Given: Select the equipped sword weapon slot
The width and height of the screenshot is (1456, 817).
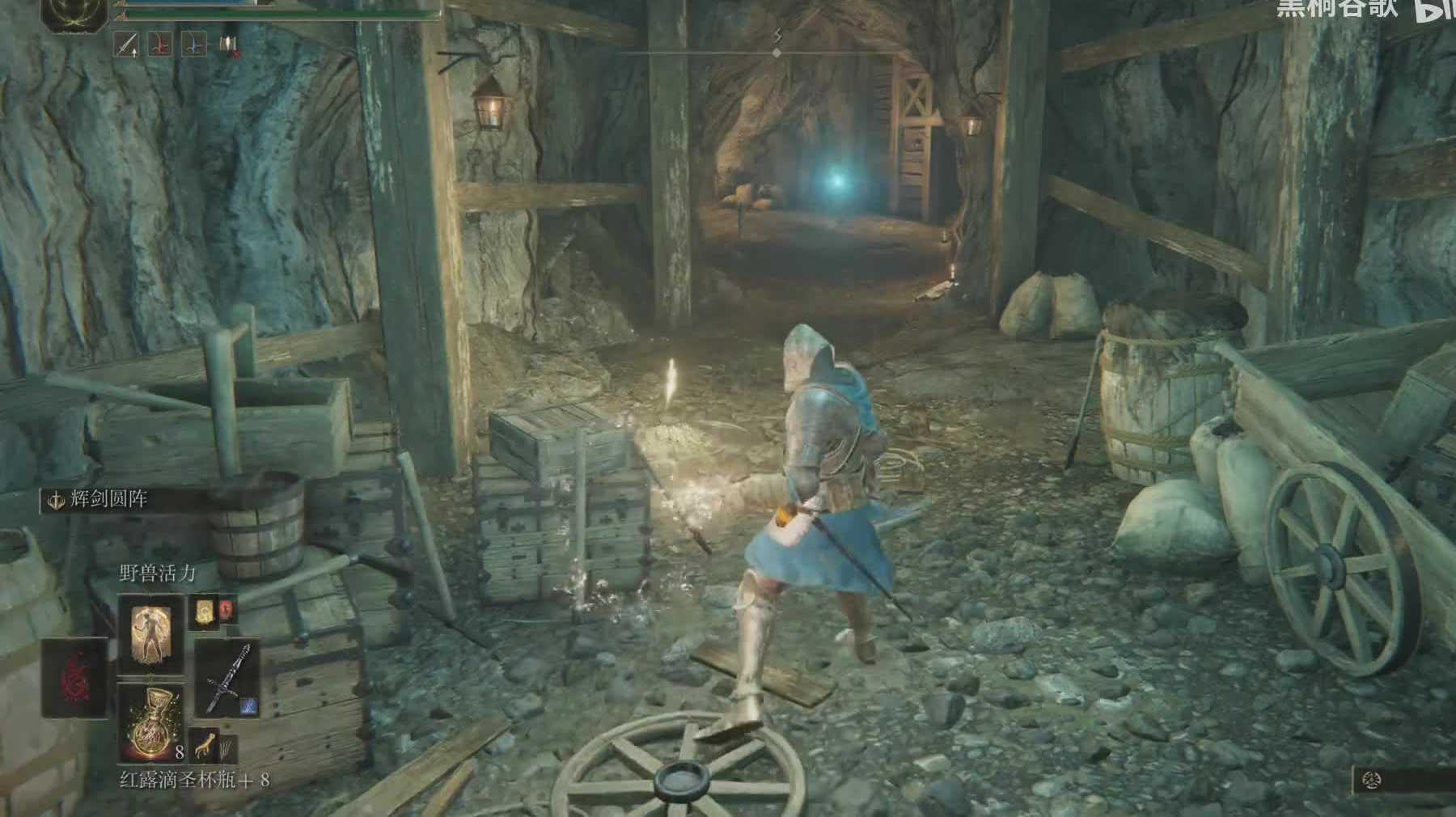Looking at the screenshot, I should [x=227, y=680].
